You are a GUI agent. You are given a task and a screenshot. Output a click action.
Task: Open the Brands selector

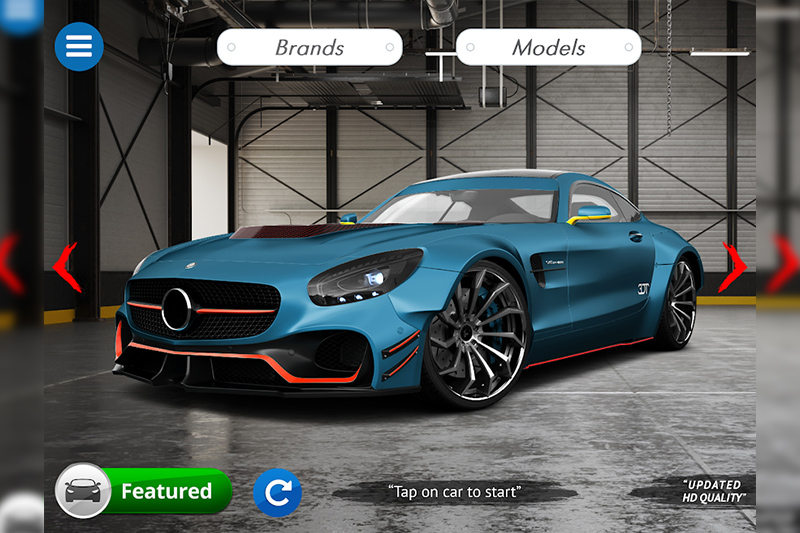(309, 47)
